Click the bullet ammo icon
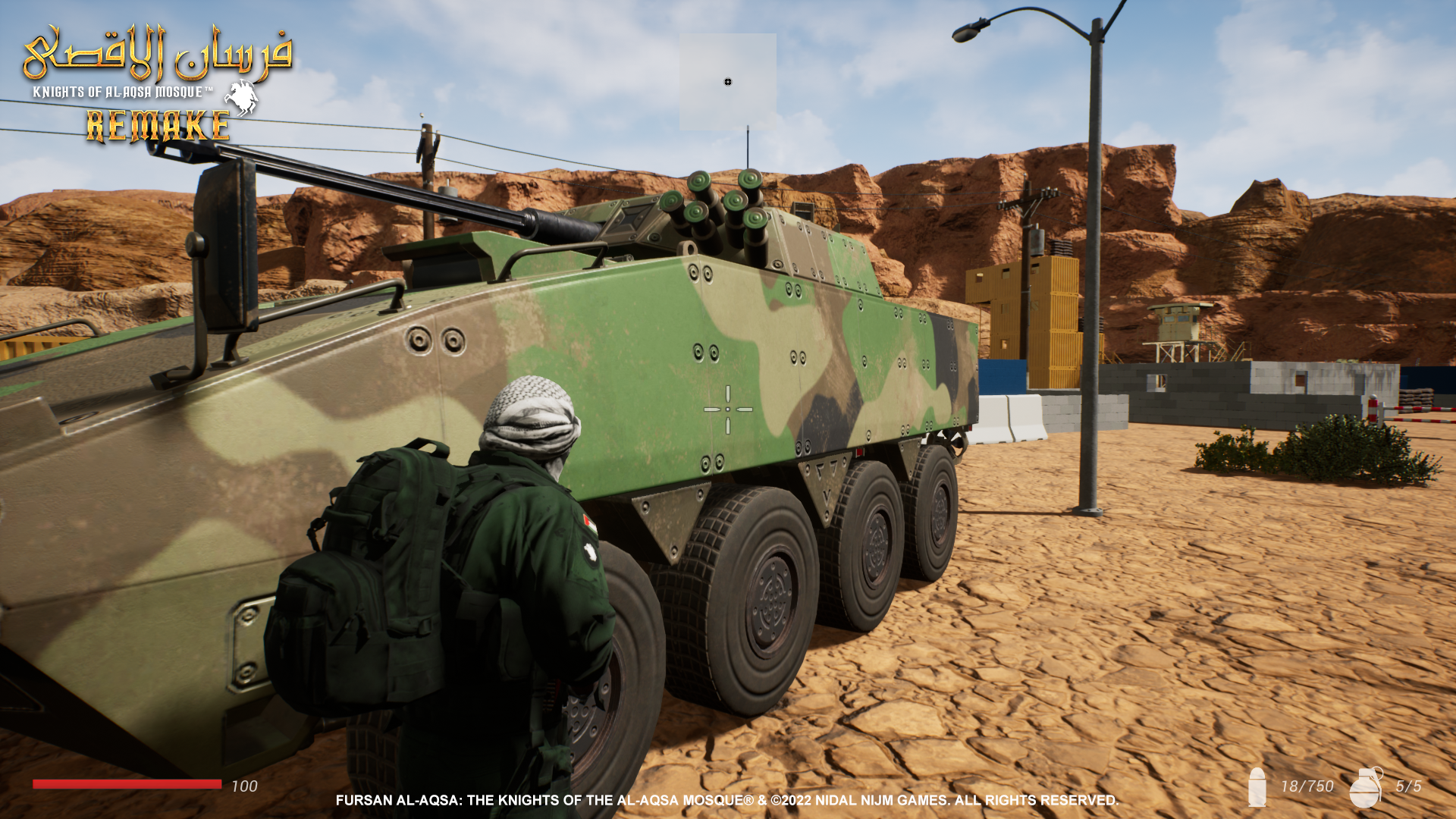Image resolution: width=1456 pixels, height=819 pixels. 1257,787
